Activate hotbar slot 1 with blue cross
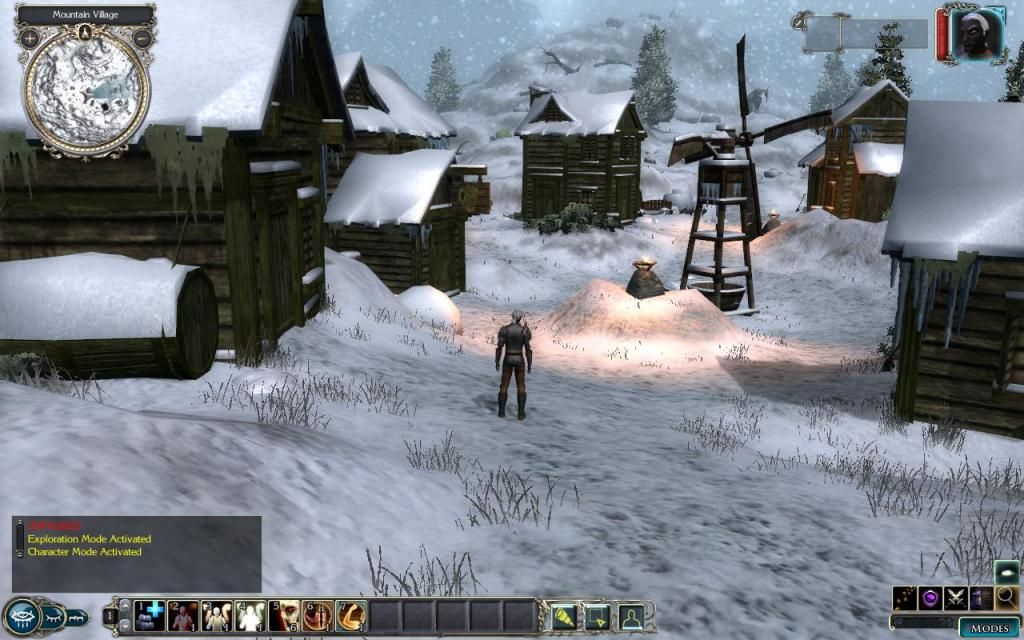Viewport: 1024px width, 640px height. (x=150, y=615)
